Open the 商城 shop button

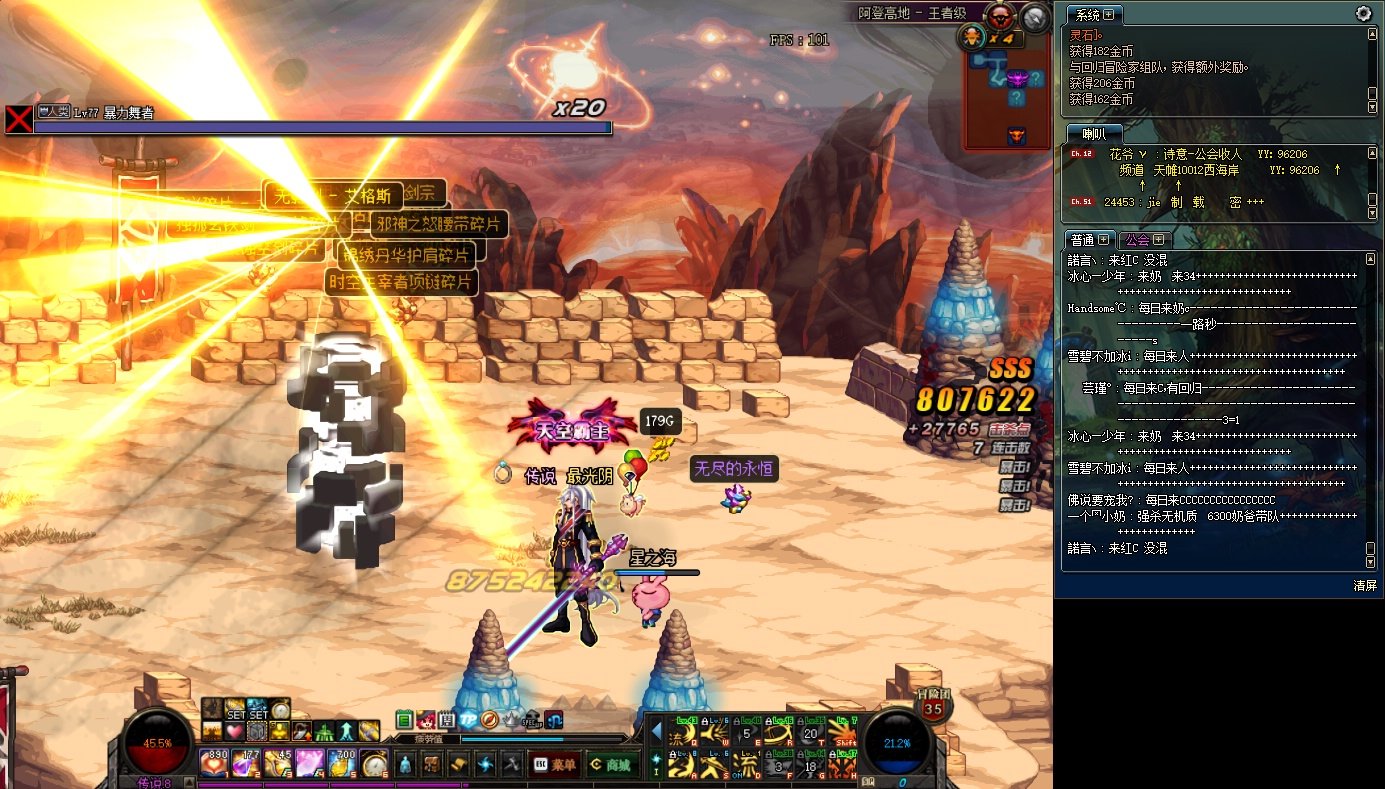pos(613,765)
